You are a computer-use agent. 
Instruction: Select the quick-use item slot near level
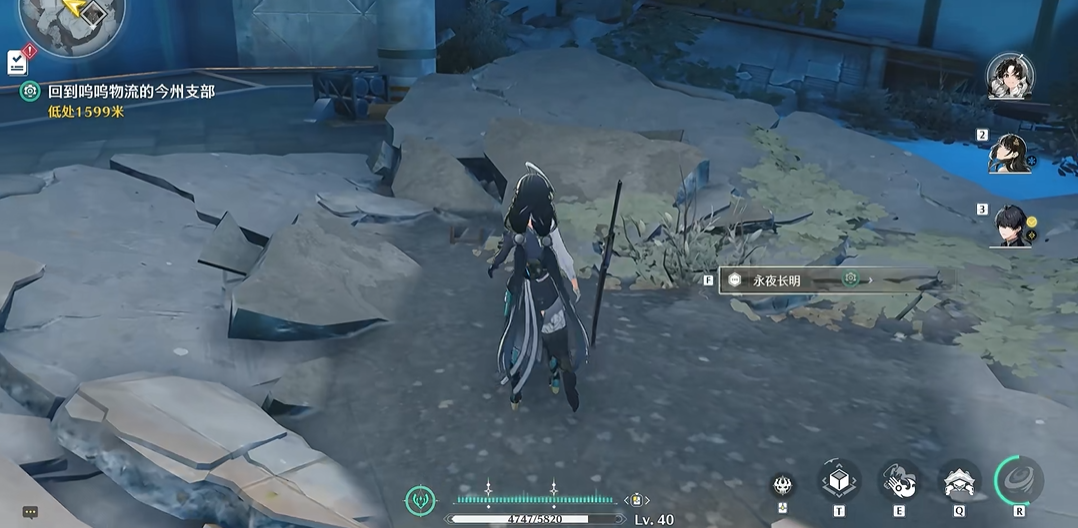click(x=635, y=500)
